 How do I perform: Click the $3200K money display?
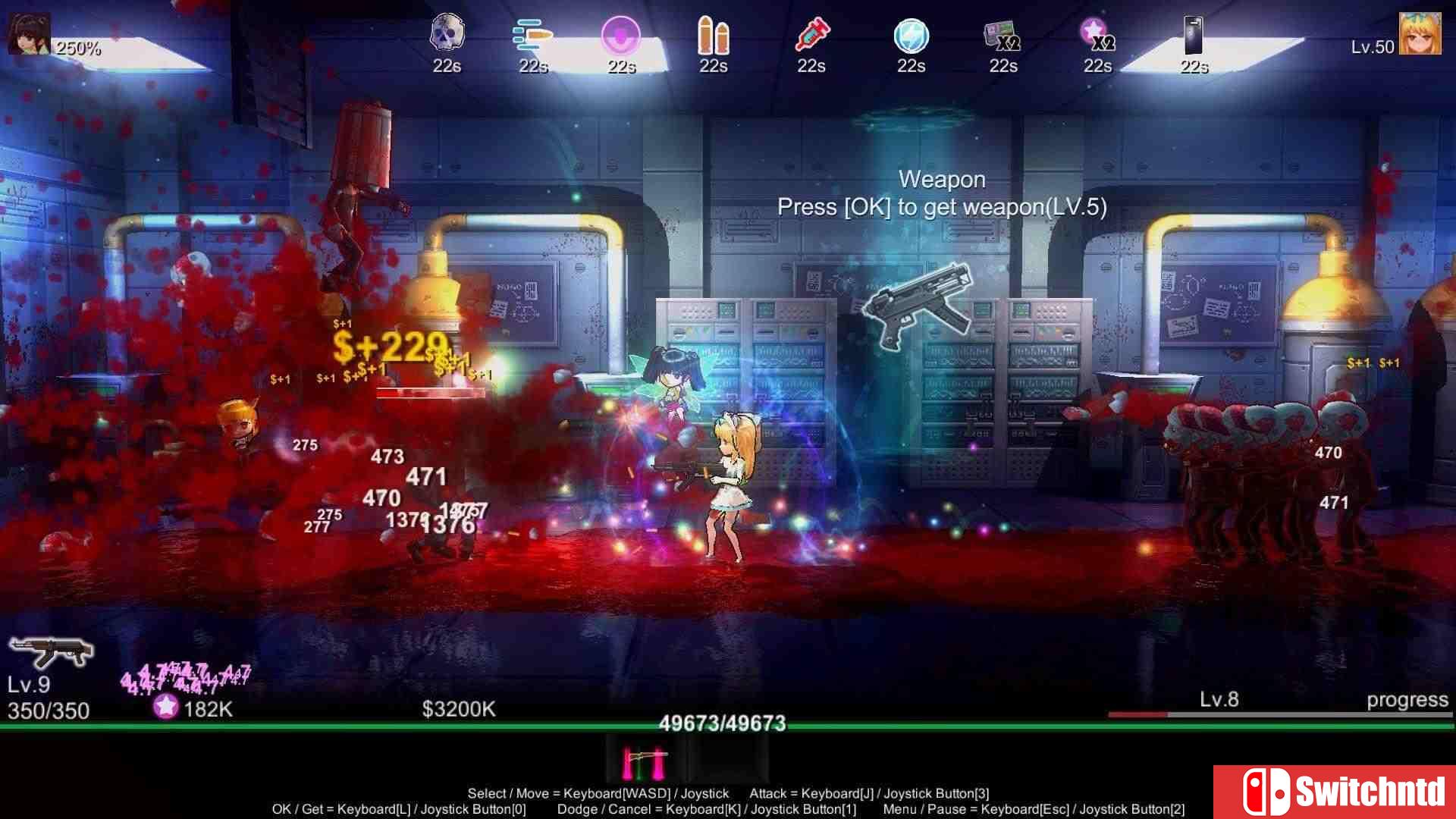(x=458, y=708)
